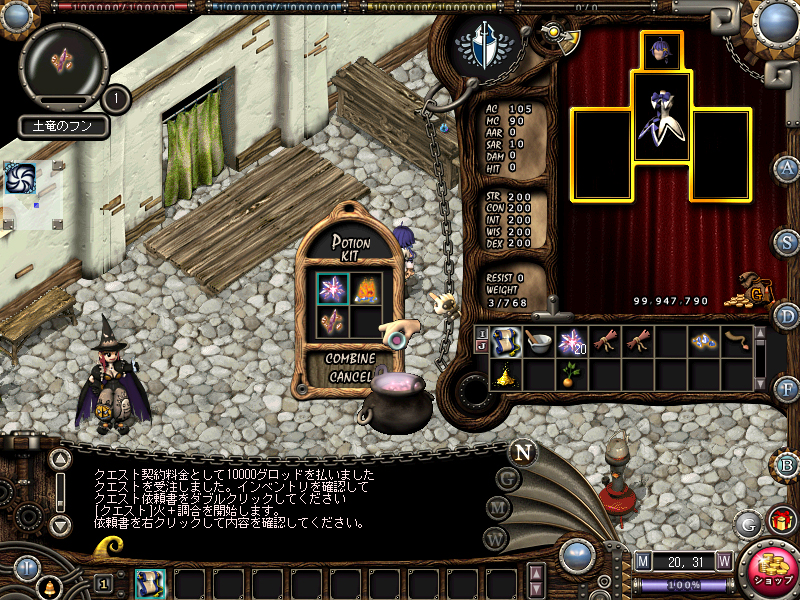The image size is (800, 600).
Task: Click the N chat mode button
Action: [521, 451]
